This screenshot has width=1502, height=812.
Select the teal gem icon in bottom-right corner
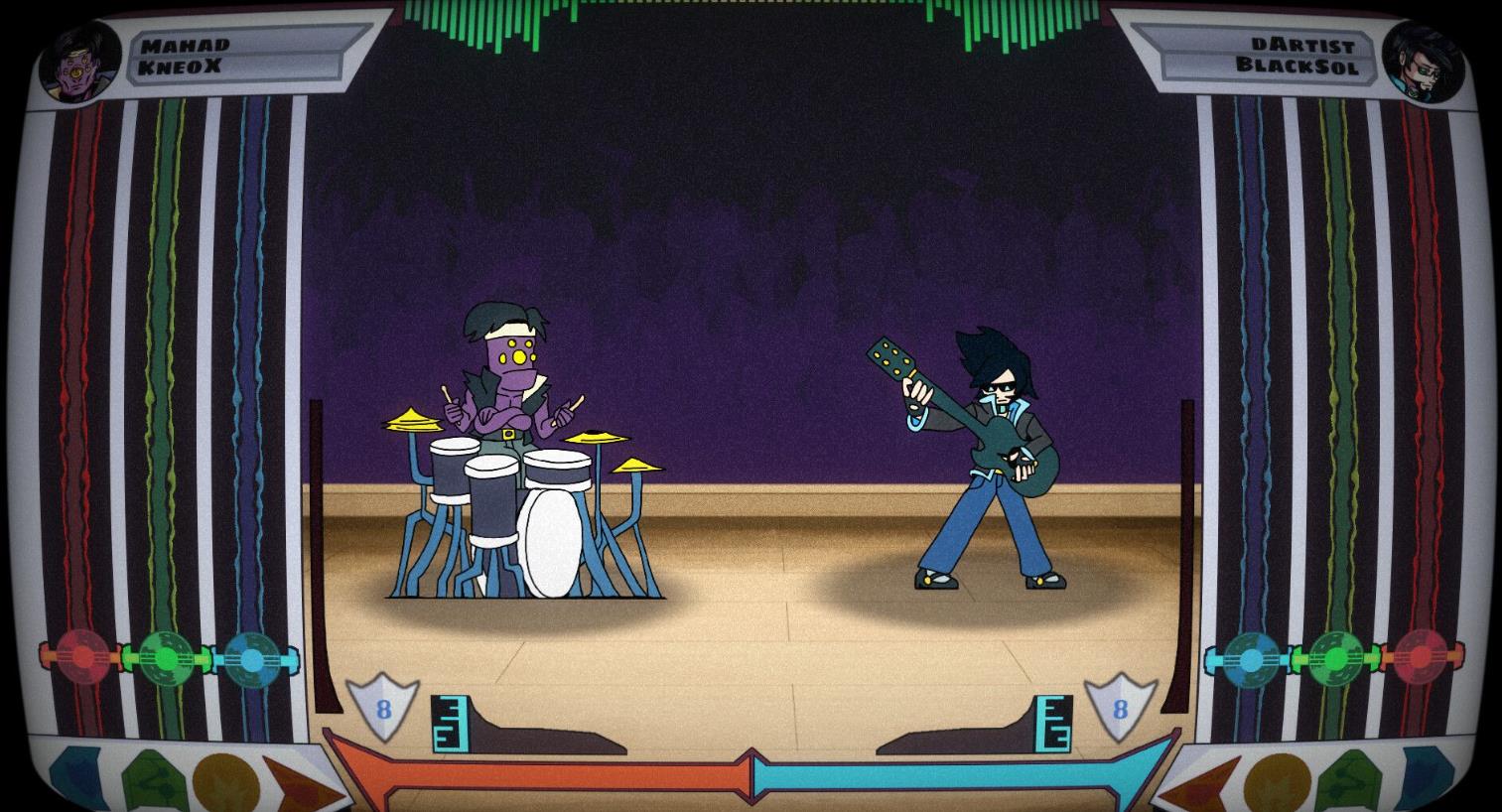pos(1428,779)
